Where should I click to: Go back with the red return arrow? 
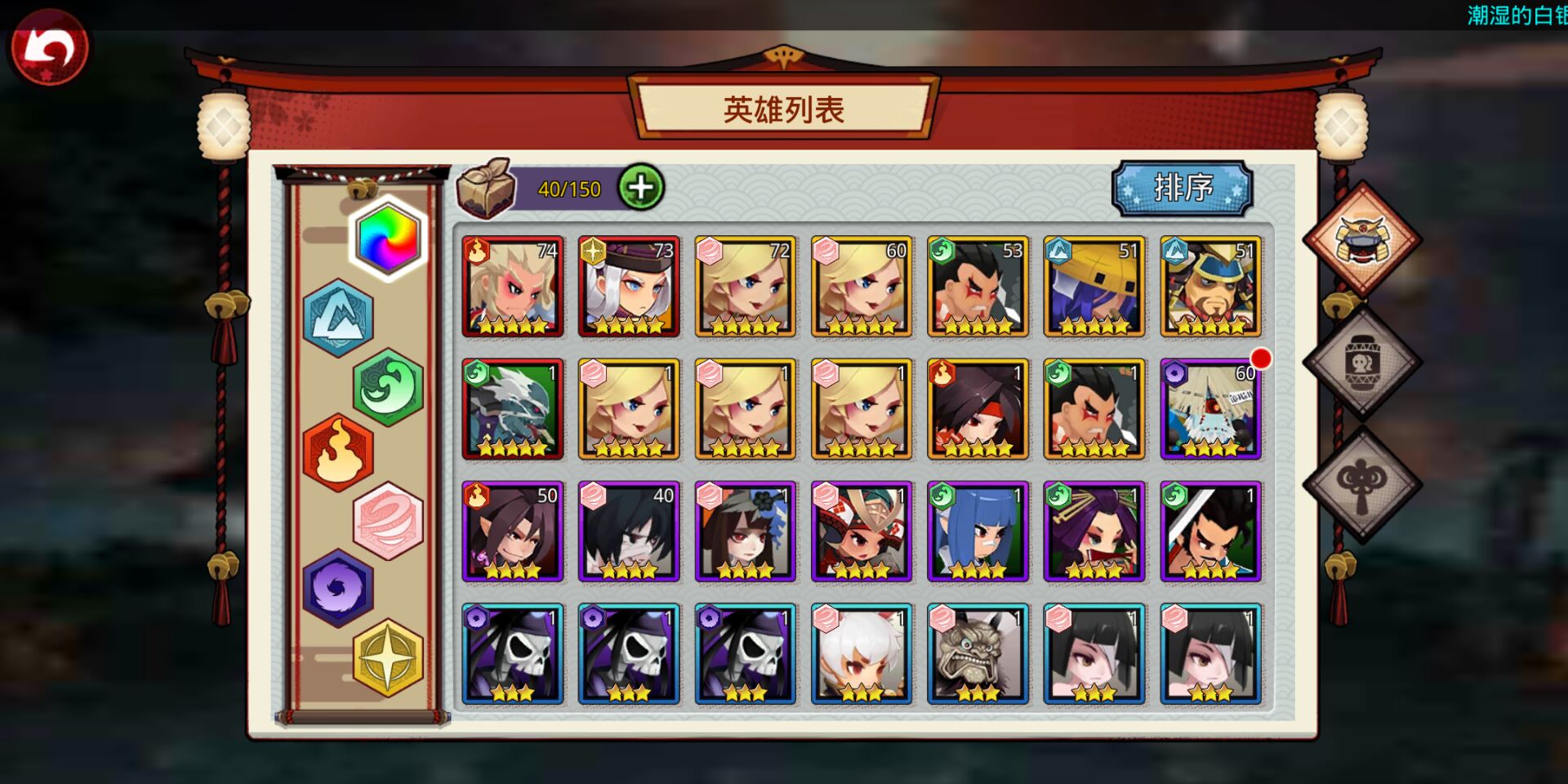tap(48, 48)
